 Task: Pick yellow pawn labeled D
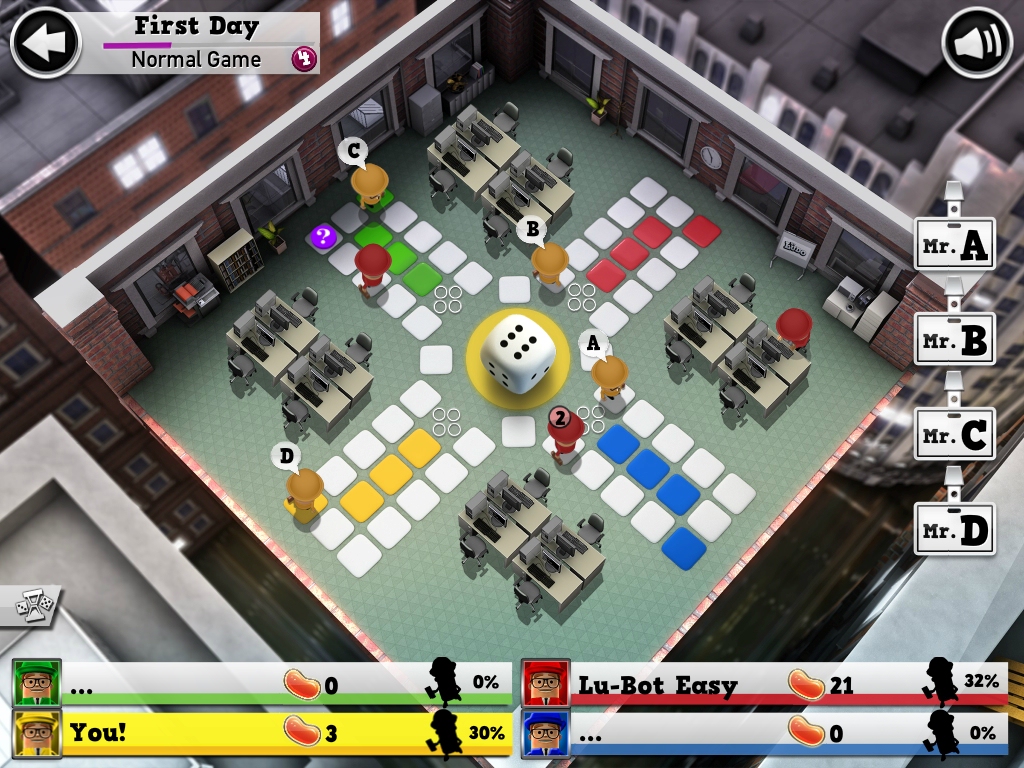(x=304, y=491)
